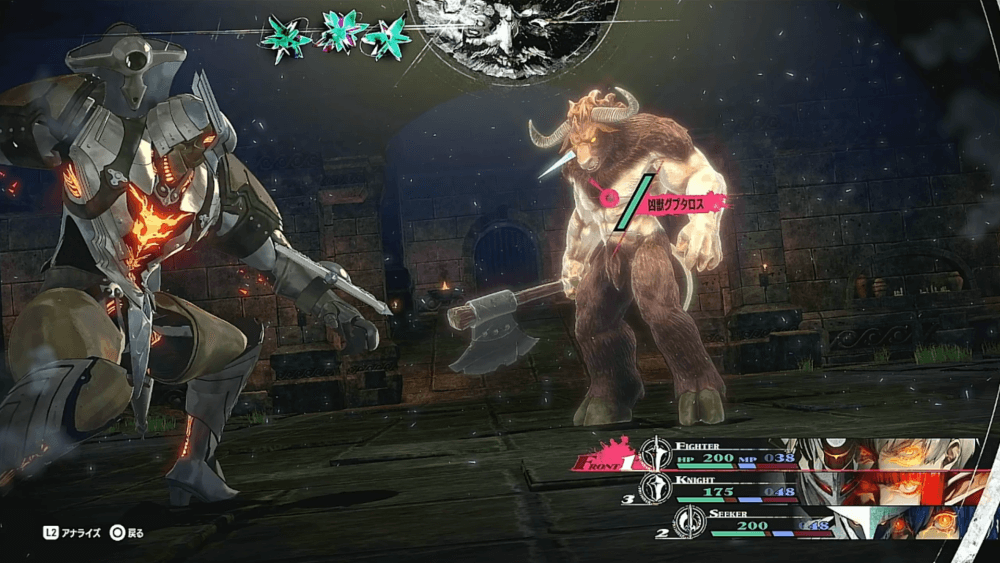Viewport: 1000px width, 563px height.
Task: Choose the アナライズ analyze option
Action: (x=74, y=533)
